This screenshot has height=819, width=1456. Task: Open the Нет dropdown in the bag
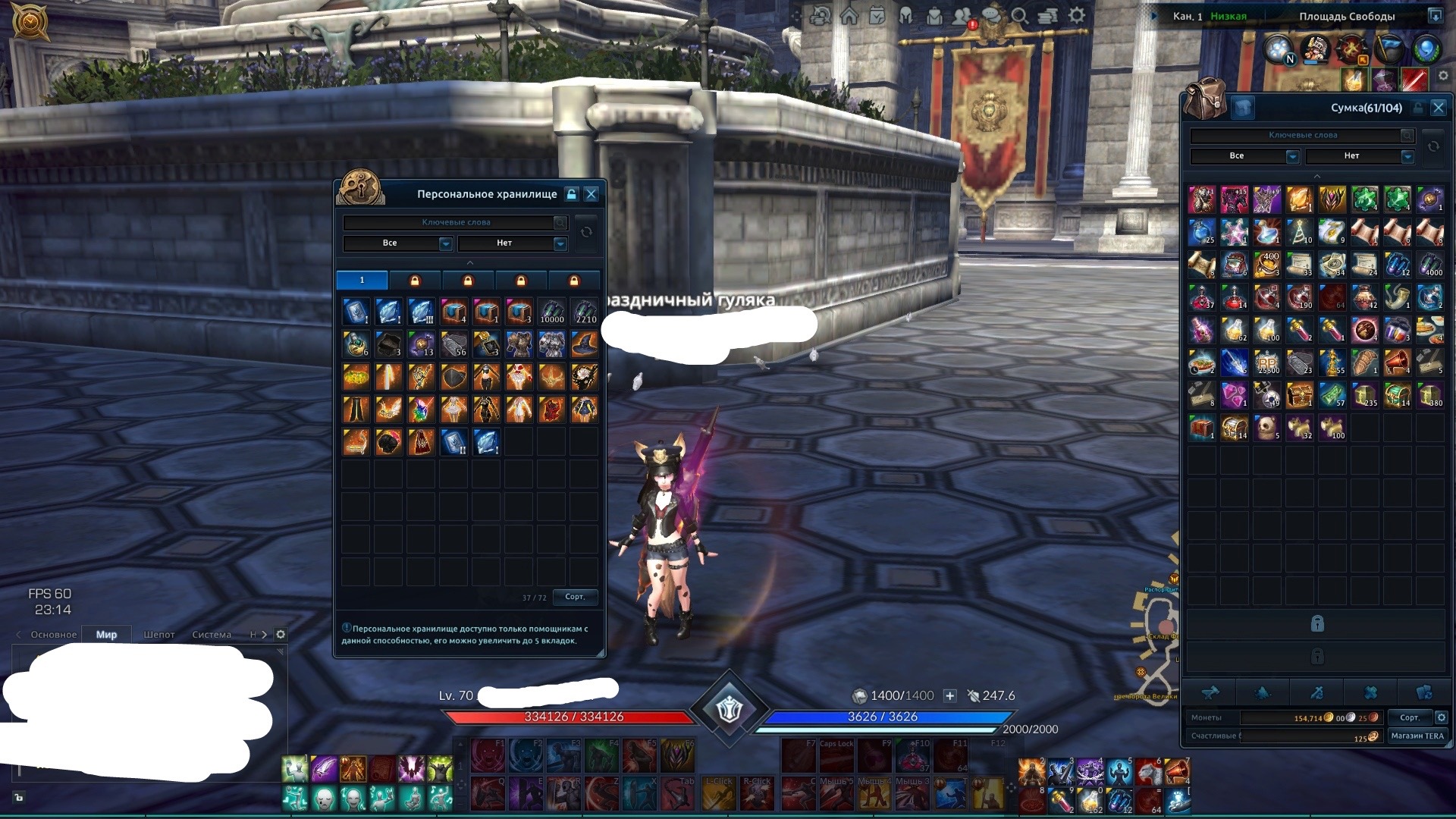[1360, 156]
